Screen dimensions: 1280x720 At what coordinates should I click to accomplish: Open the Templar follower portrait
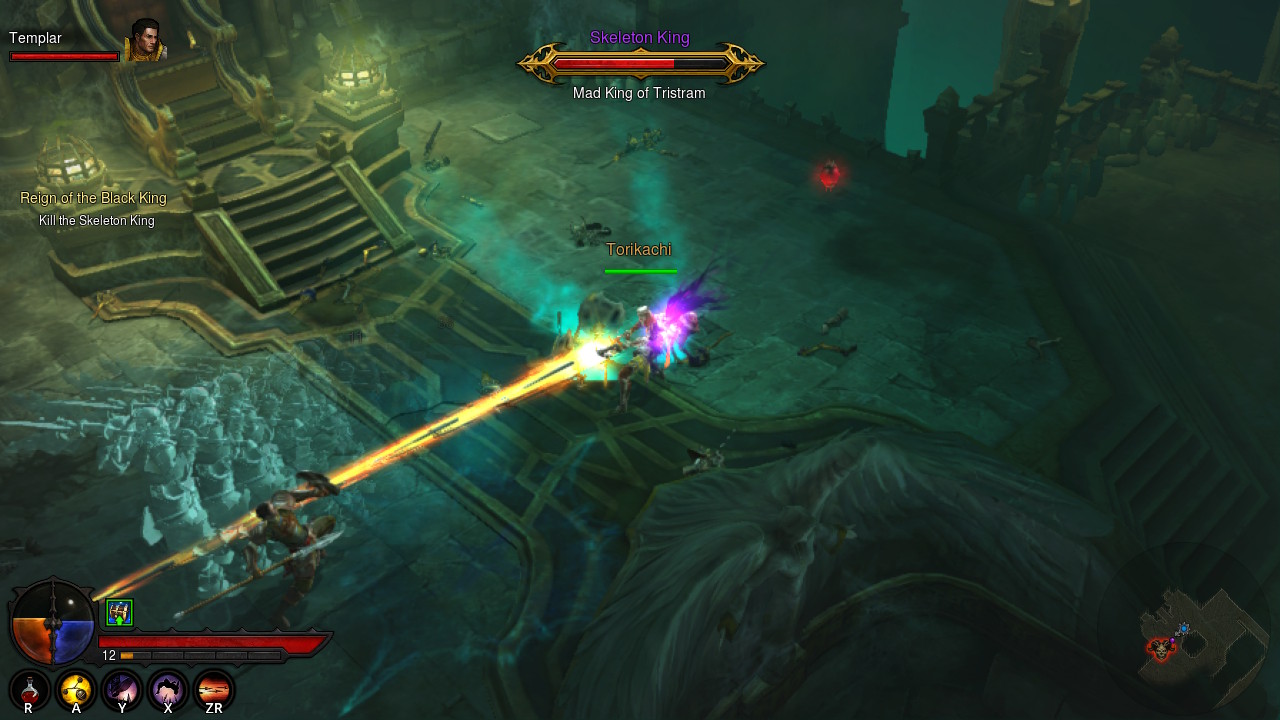[146, 42]
